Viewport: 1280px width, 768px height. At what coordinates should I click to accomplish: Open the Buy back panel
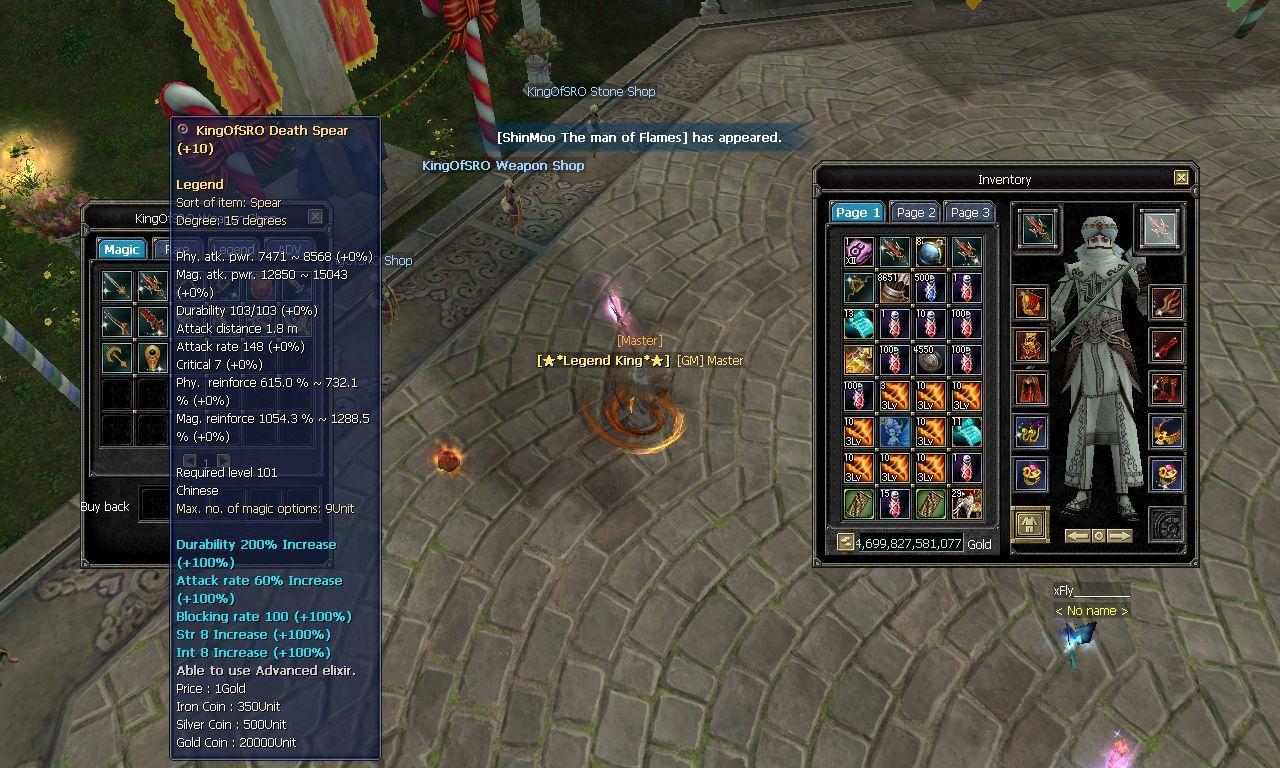(x=105, y=507)
